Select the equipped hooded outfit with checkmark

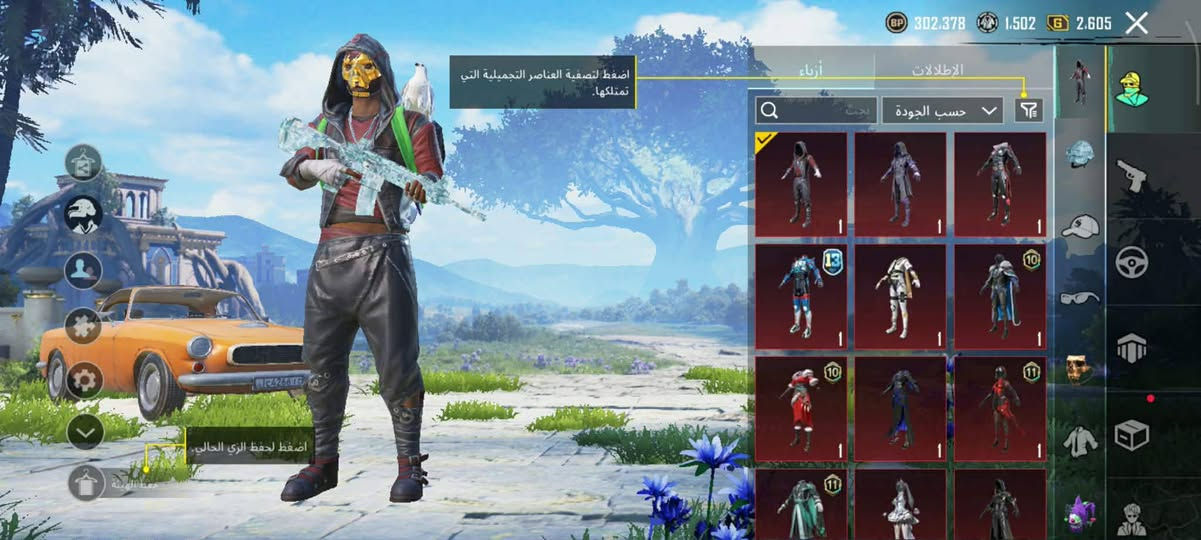pos(801,184)
